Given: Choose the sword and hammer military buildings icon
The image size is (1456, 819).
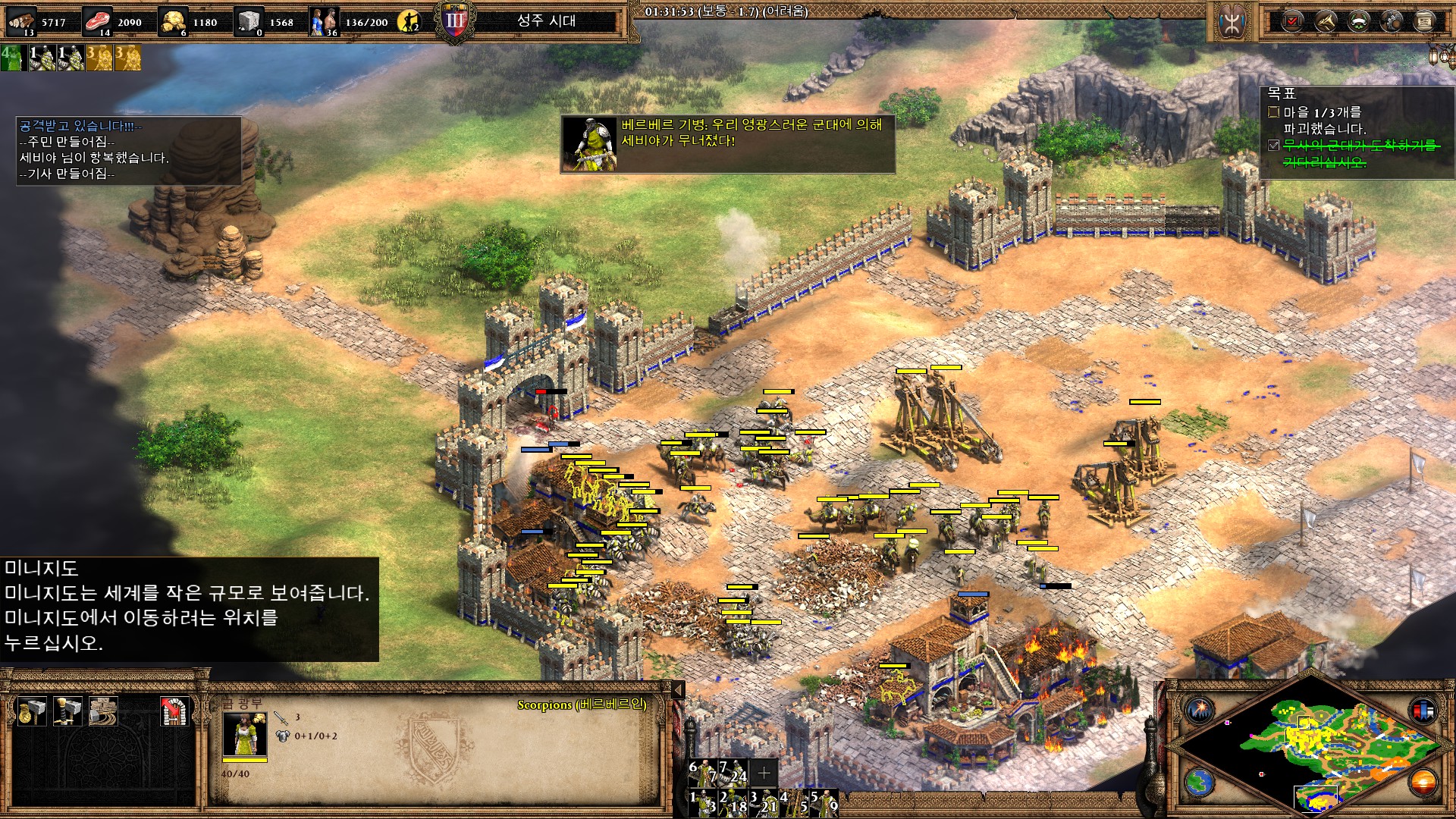Looking at the screenshot, I should point(67,711).
